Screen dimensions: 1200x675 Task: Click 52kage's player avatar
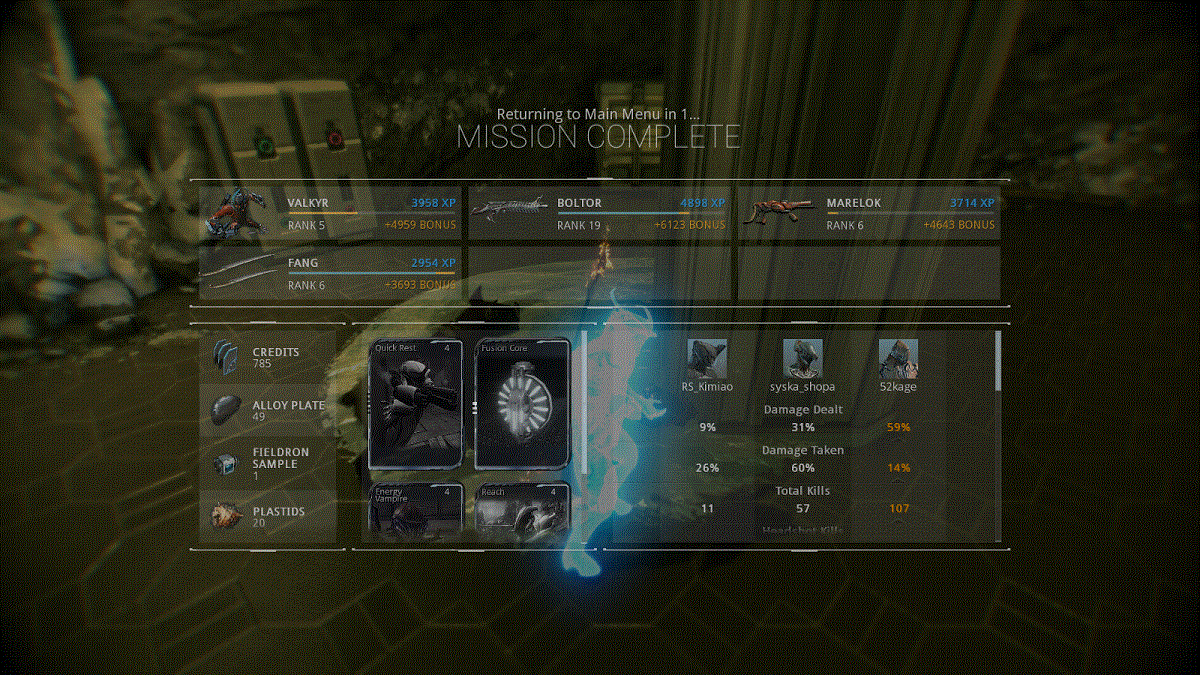[898, 359]
